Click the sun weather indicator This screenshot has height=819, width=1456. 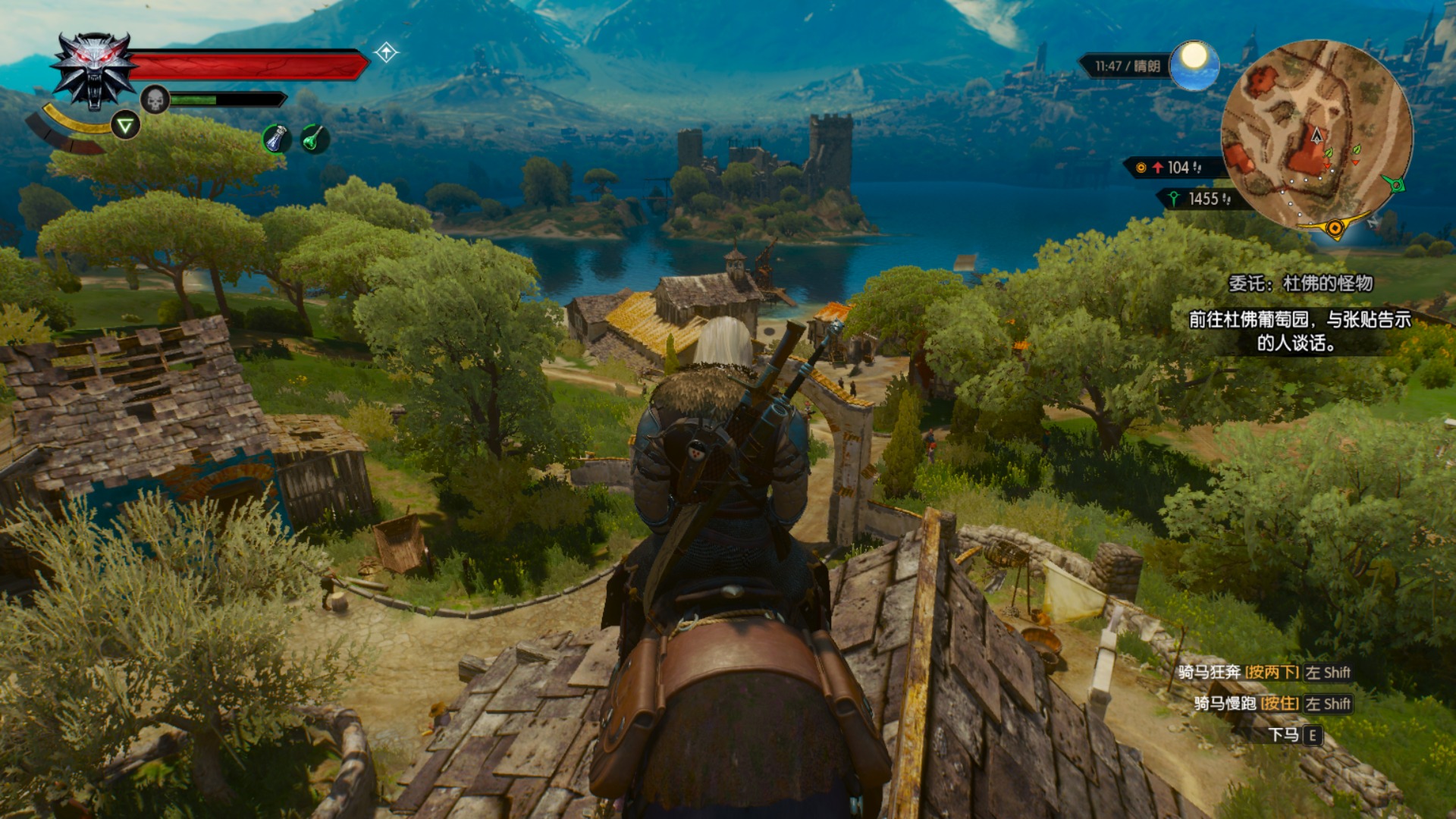click(1194, 64)
